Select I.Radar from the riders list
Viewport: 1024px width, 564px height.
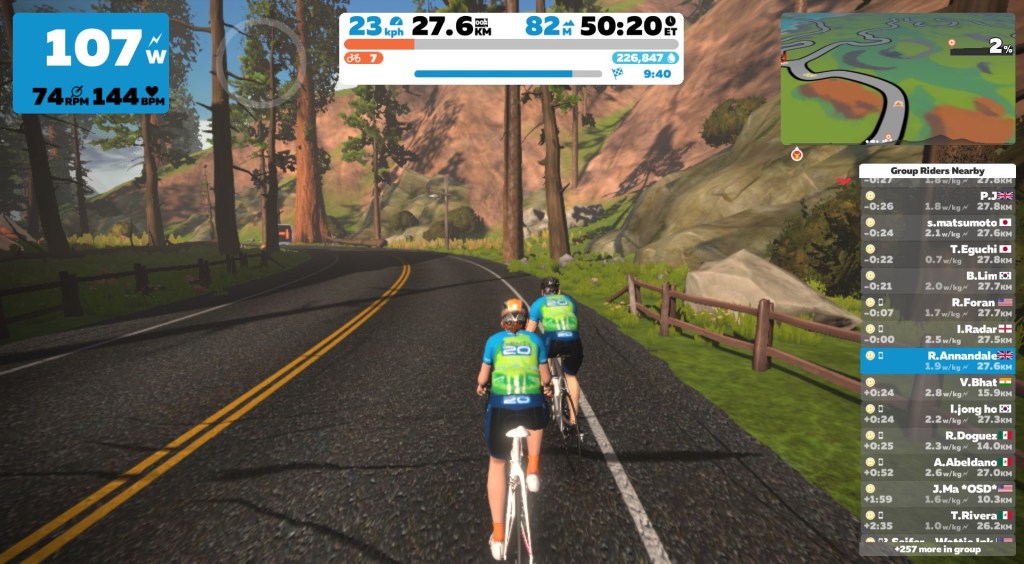937,334
